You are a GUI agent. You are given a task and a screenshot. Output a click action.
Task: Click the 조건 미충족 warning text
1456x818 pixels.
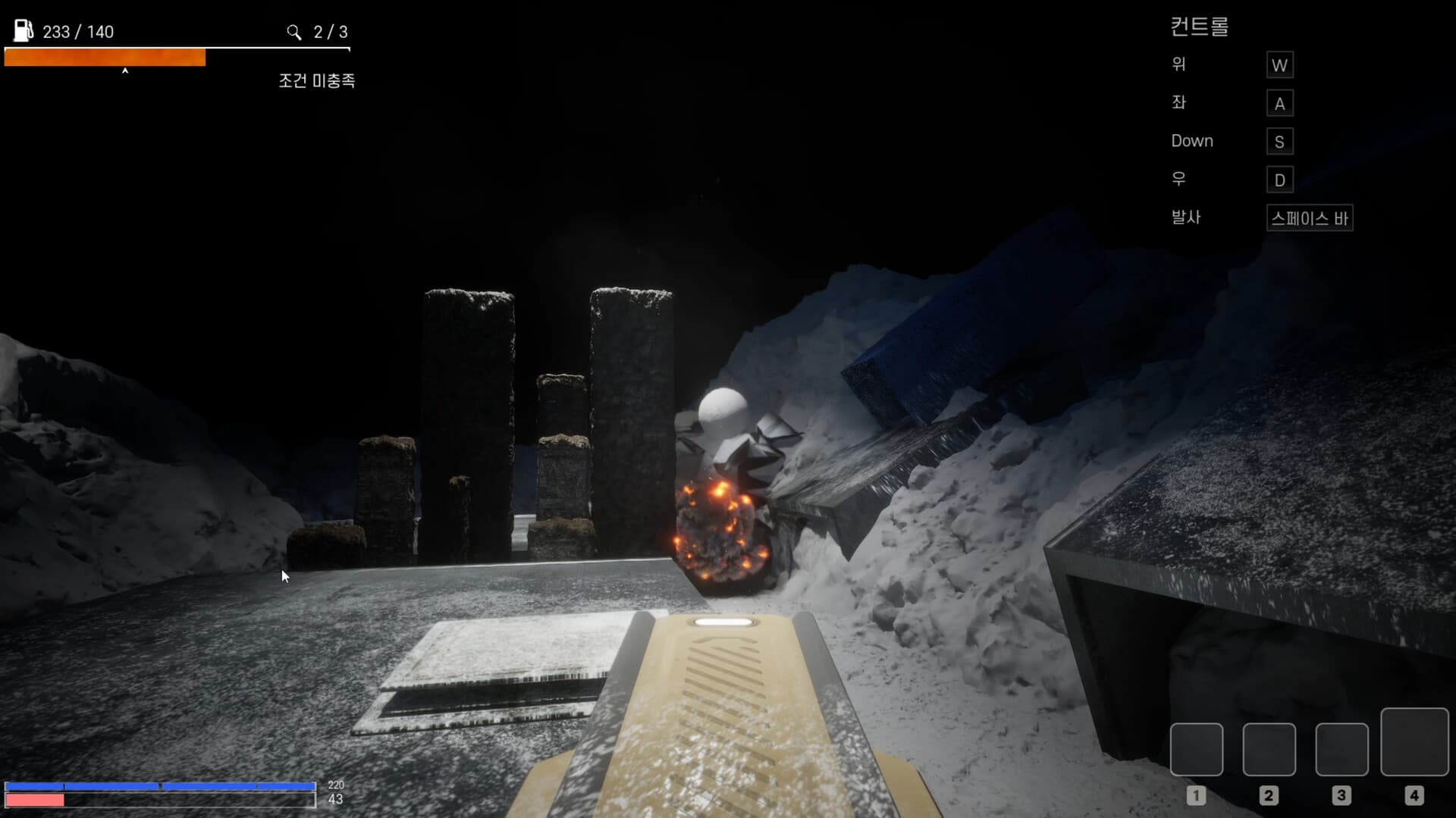318,80
